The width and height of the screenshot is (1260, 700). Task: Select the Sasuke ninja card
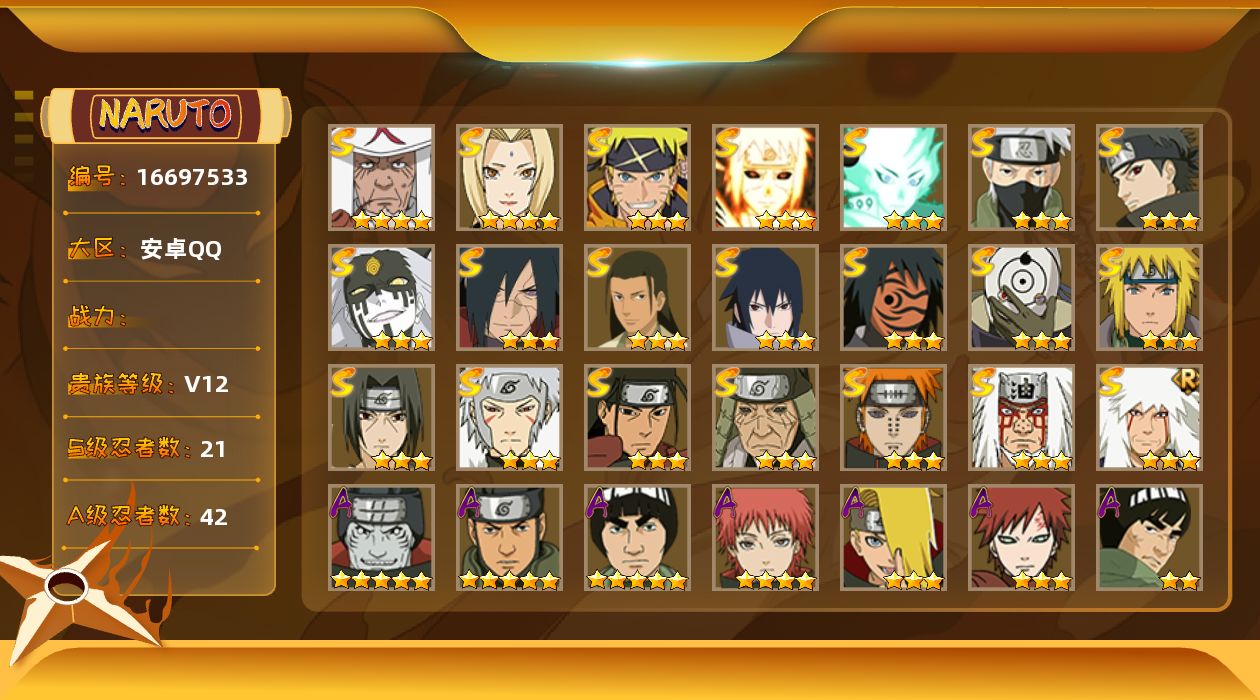tap(765, 297)
